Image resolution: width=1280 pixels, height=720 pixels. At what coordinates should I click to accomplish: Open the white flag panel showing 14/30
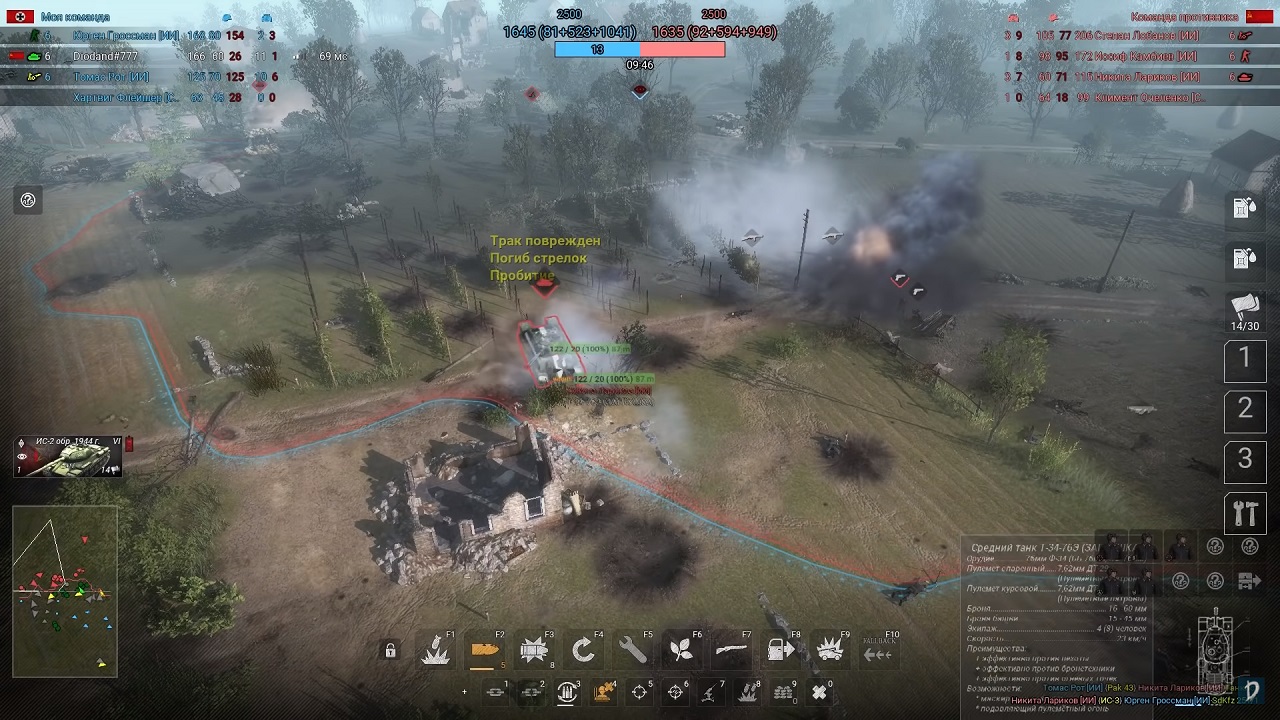[1245, 310]
